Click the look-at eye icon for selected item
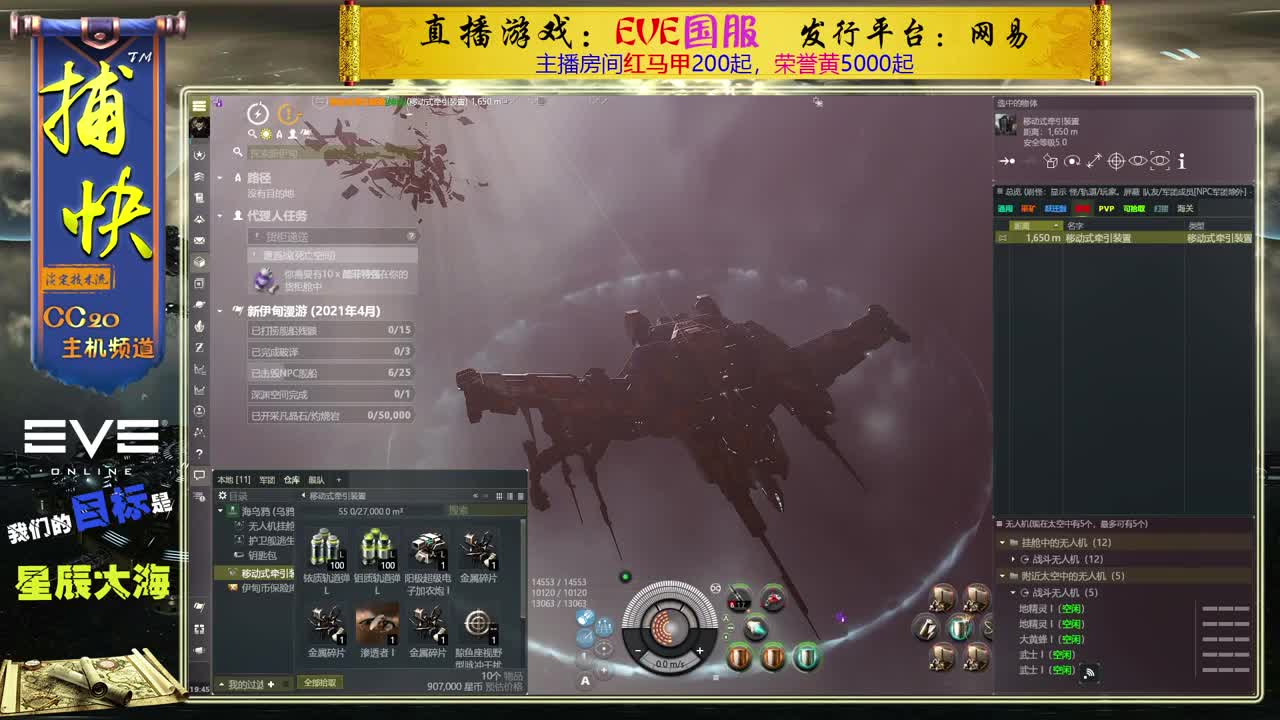1280x720 pixels. (1139, 161)
